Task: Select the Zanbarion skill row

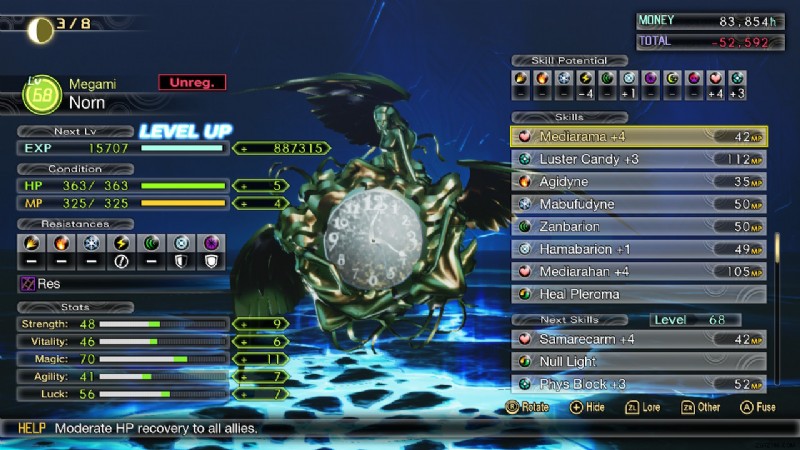Action: (x=638, y=227)
